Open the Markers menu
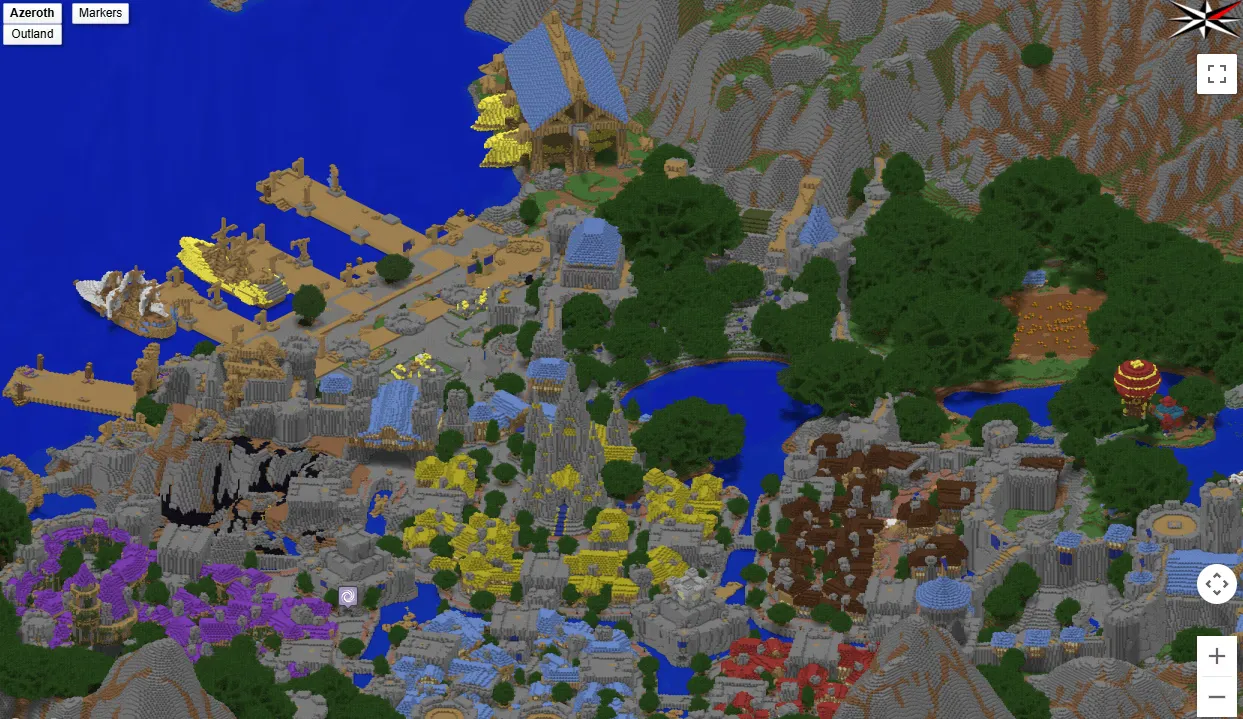This screenshot has width=1243, height=719. click(100, 13)
